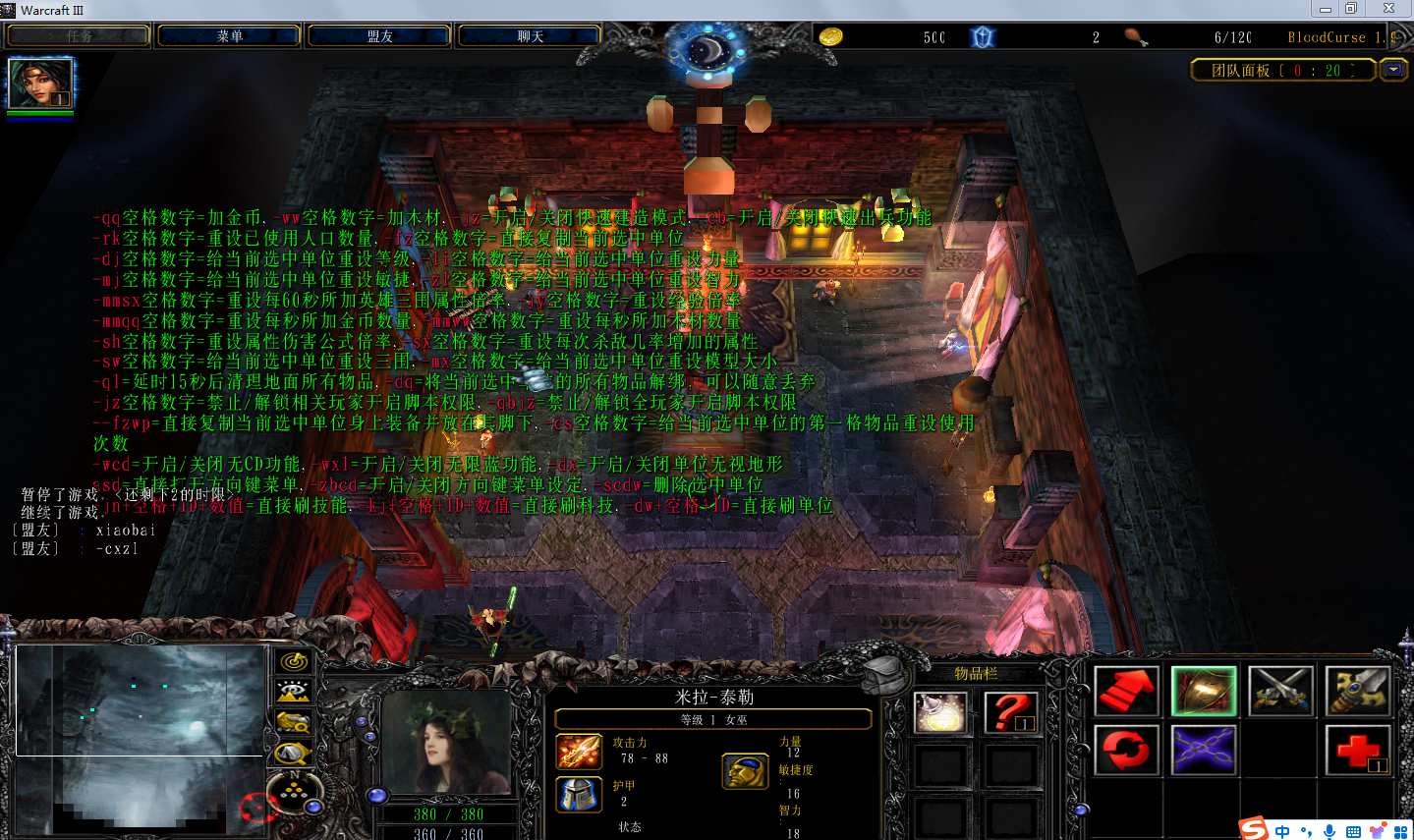Use the red question mark inventory item
The height and width of the screenshot is (840, 1414).
pyautogui.click(x=1010, y=712)
